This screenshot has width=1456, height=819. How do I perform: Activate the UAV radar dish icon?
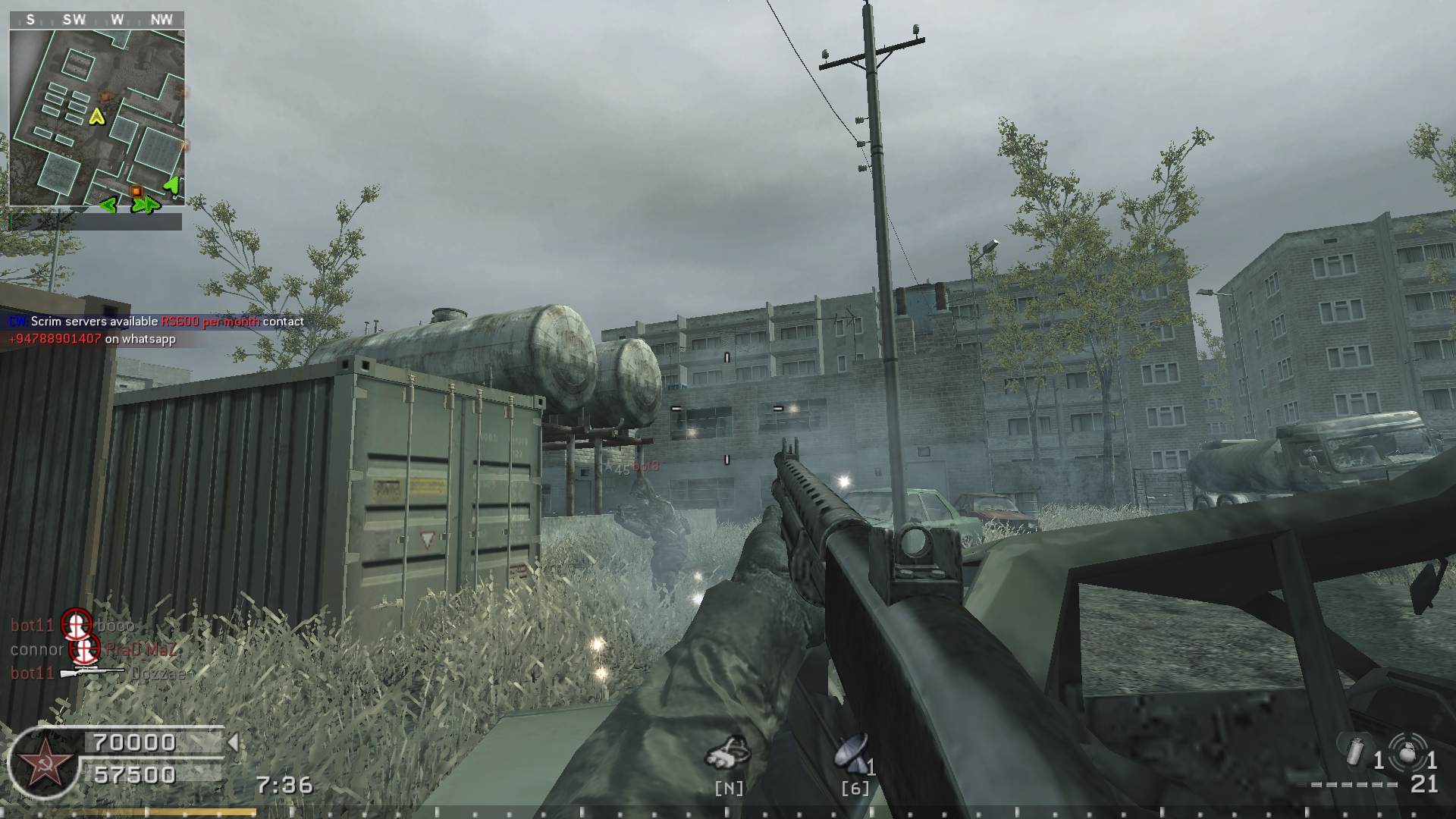pos(852,752)
